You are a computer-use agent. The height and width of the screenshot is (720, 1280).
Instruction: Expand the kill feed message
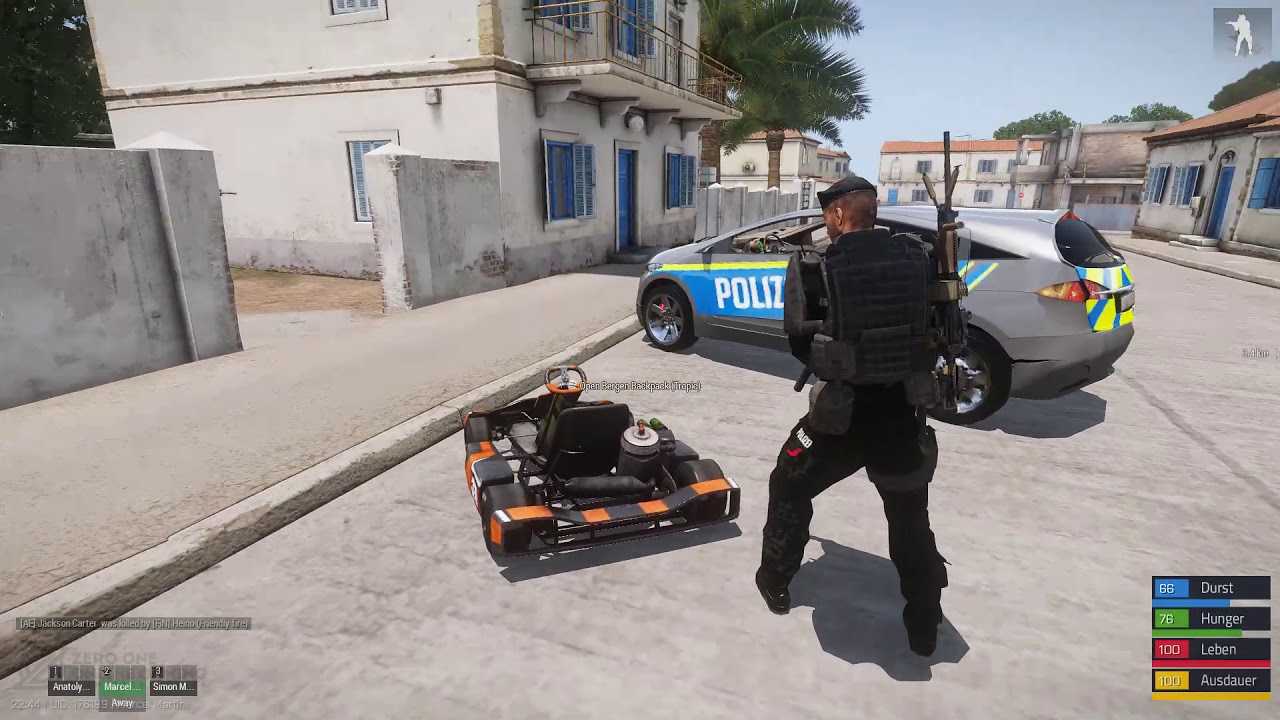(133, 624)
